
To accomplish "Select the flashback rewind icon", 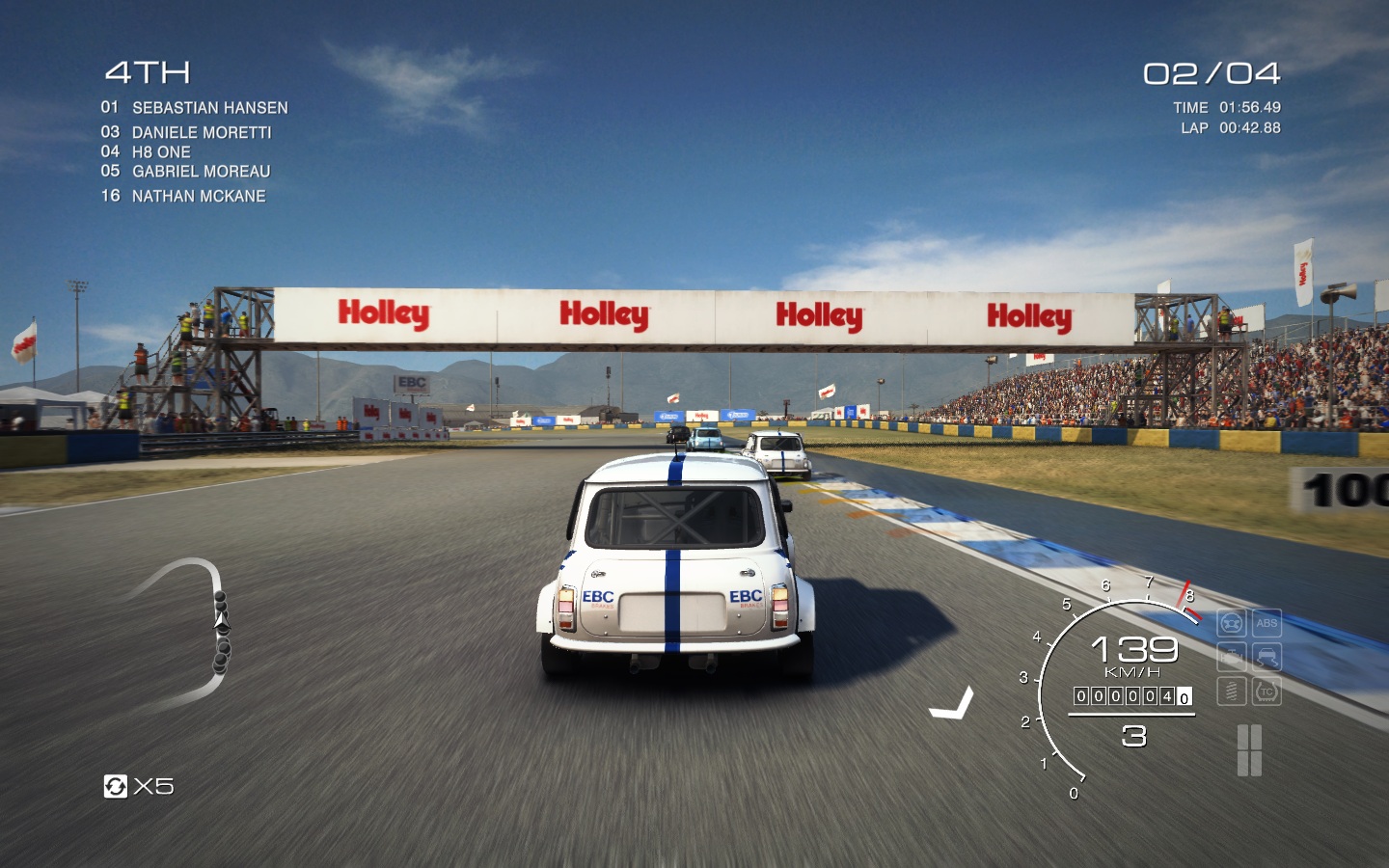I will (116, 786).
